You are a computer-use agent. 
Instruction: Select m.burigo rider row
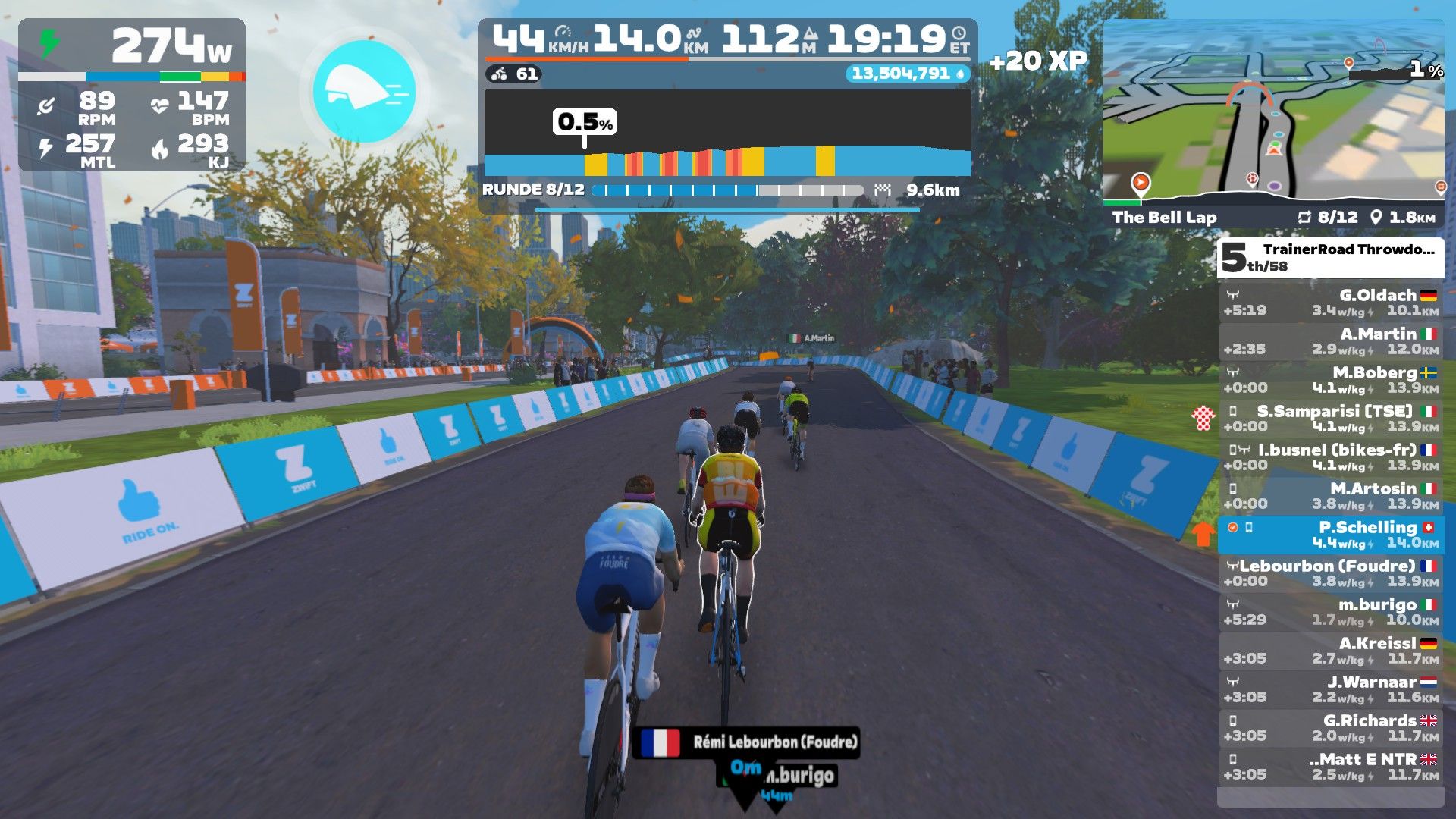(x=1331, y=612)
